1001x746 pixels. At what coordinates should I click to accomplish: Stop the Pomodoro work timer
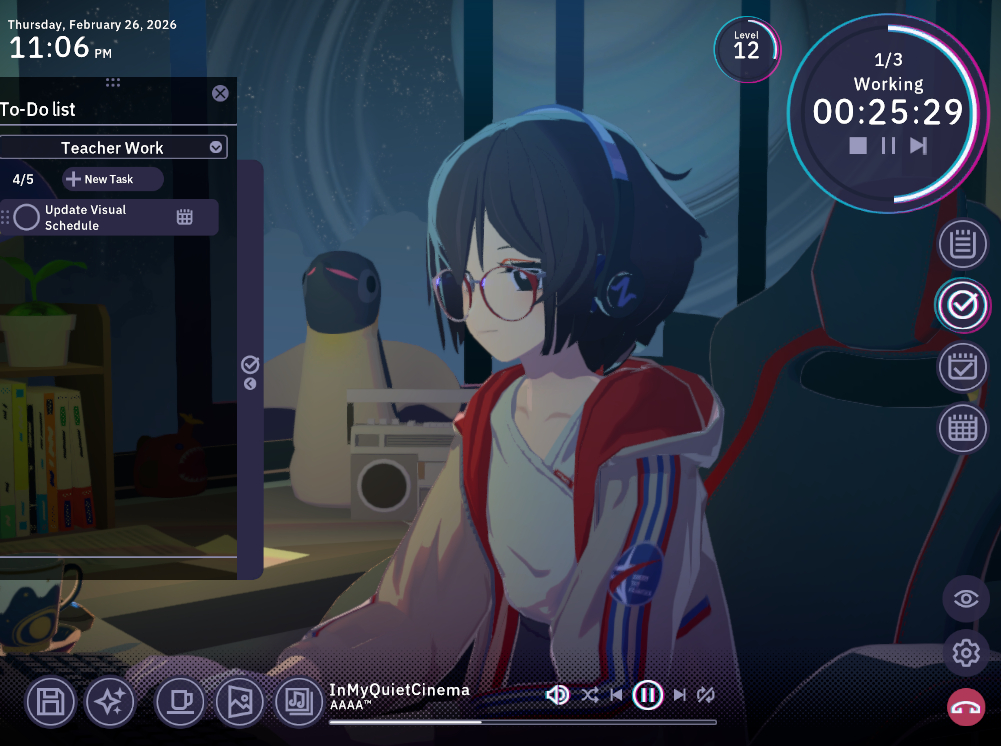pos(858,146)
